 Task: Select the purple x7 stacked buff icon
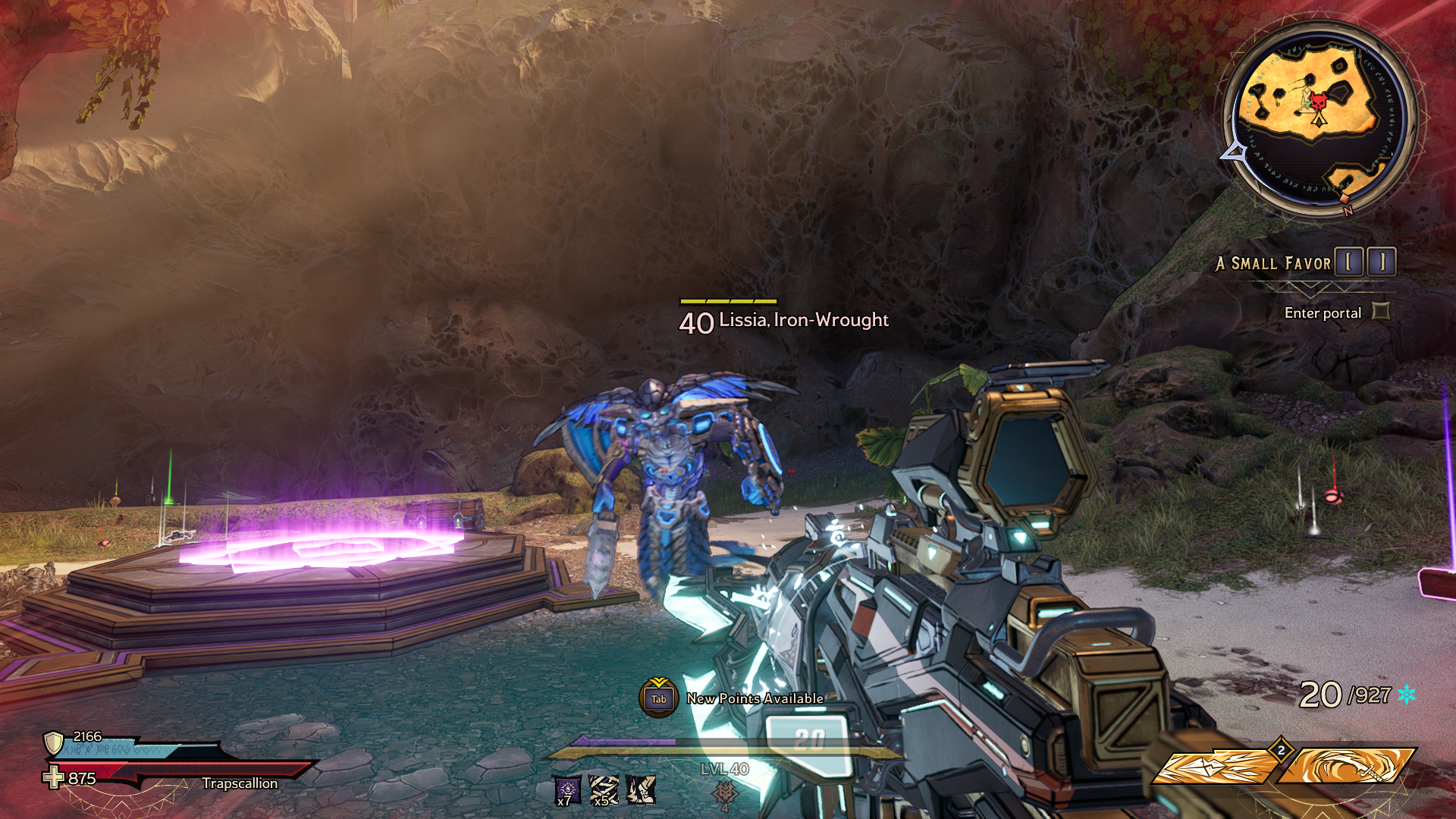click(x=567, y=790)
